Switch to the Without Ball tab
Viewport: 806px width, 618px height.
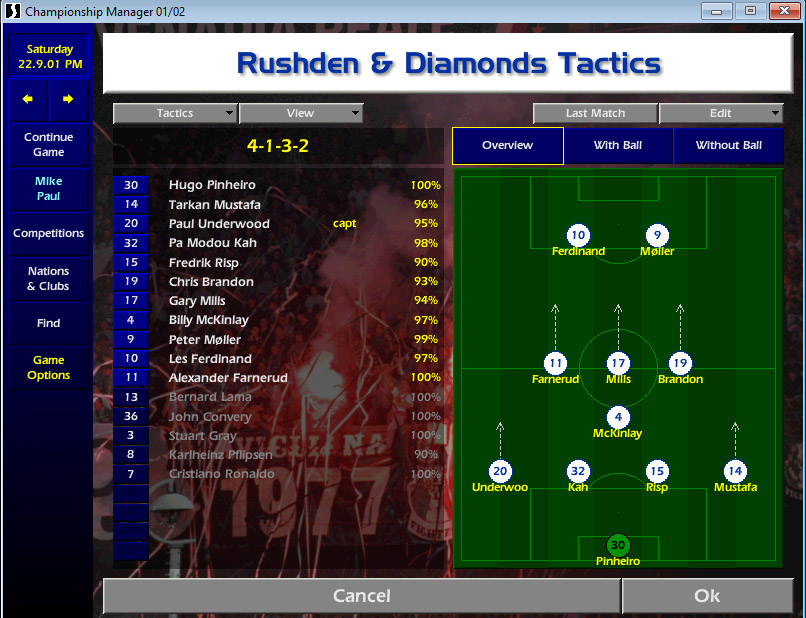pyautogui.click(x=728, y=146)
